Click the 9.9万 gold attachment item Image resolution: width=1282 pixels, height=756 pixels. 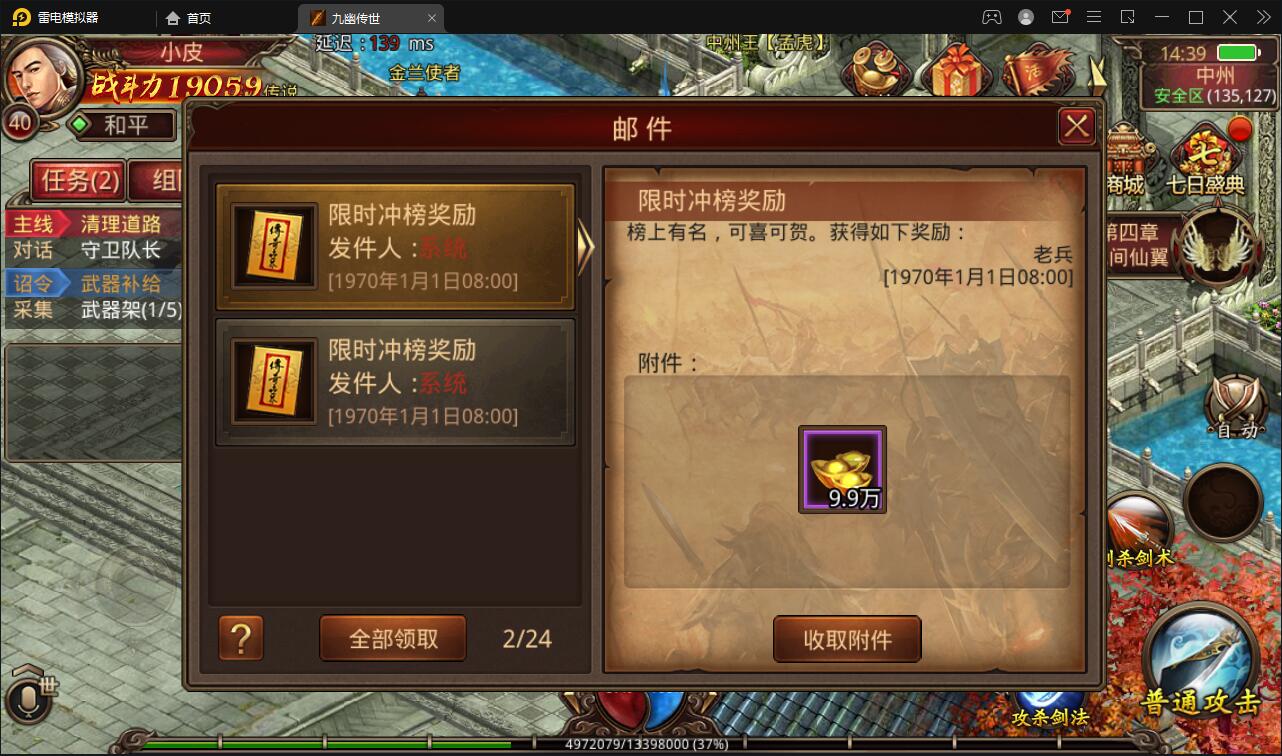click(841, 470)
